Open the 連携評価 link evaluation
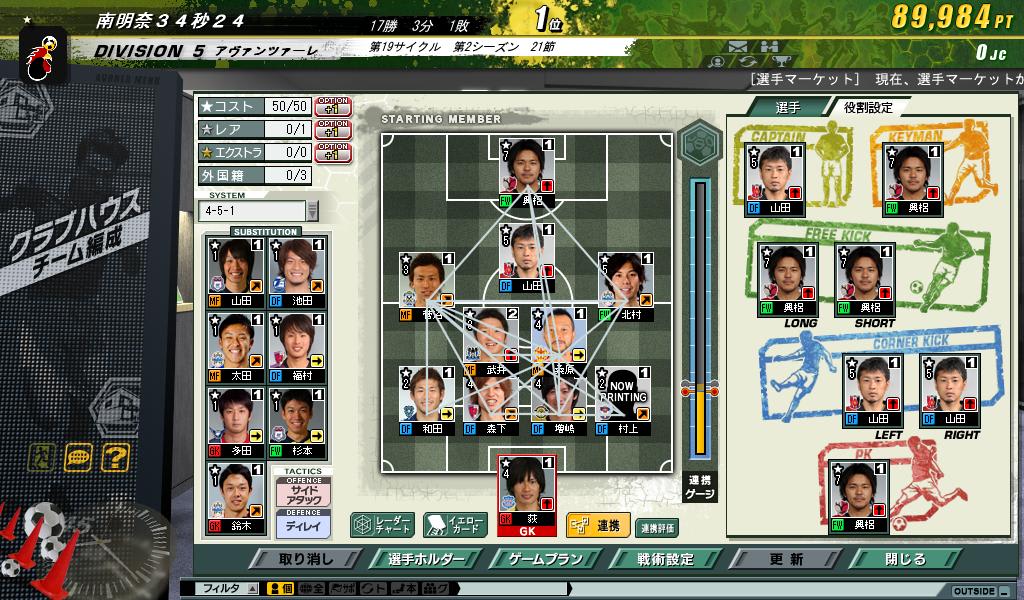This screenshot has width=1024, height=600. [x=657, y=527]
